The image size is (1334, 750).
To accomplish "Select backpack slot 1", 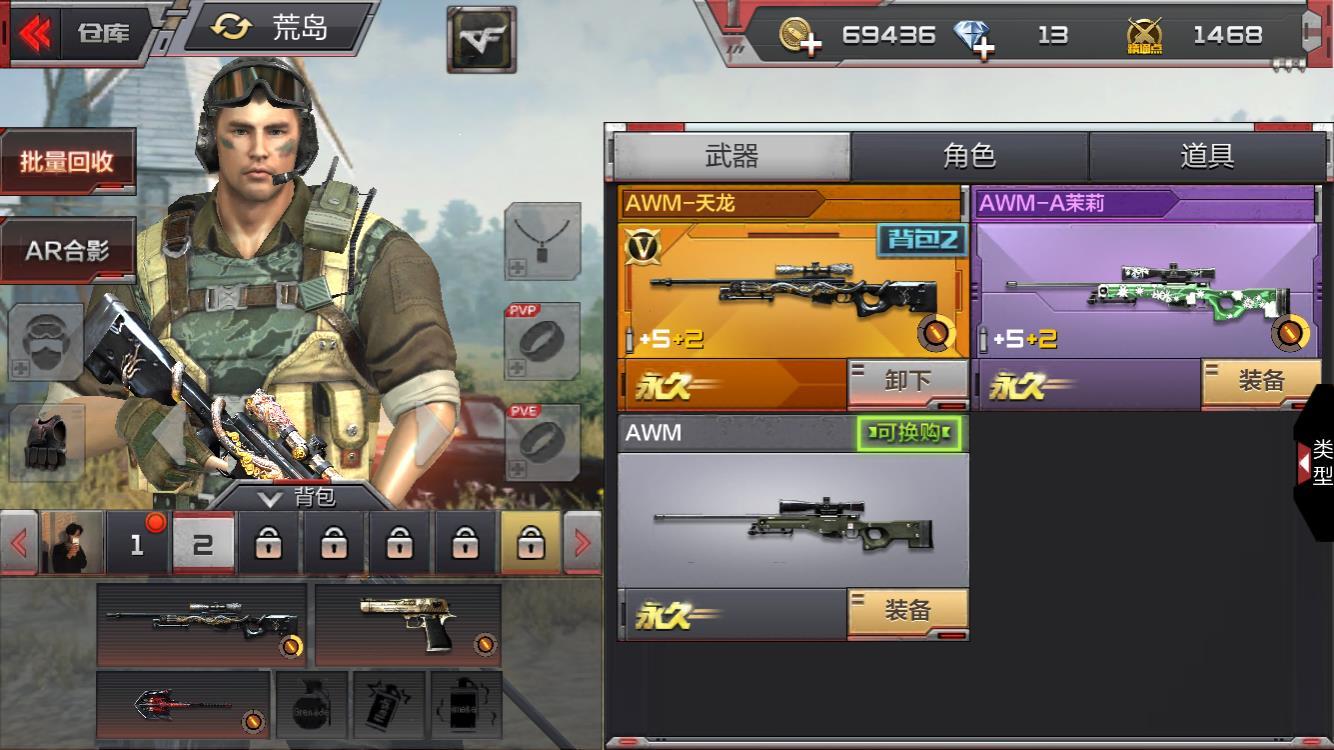I will (x=138, y=544).
